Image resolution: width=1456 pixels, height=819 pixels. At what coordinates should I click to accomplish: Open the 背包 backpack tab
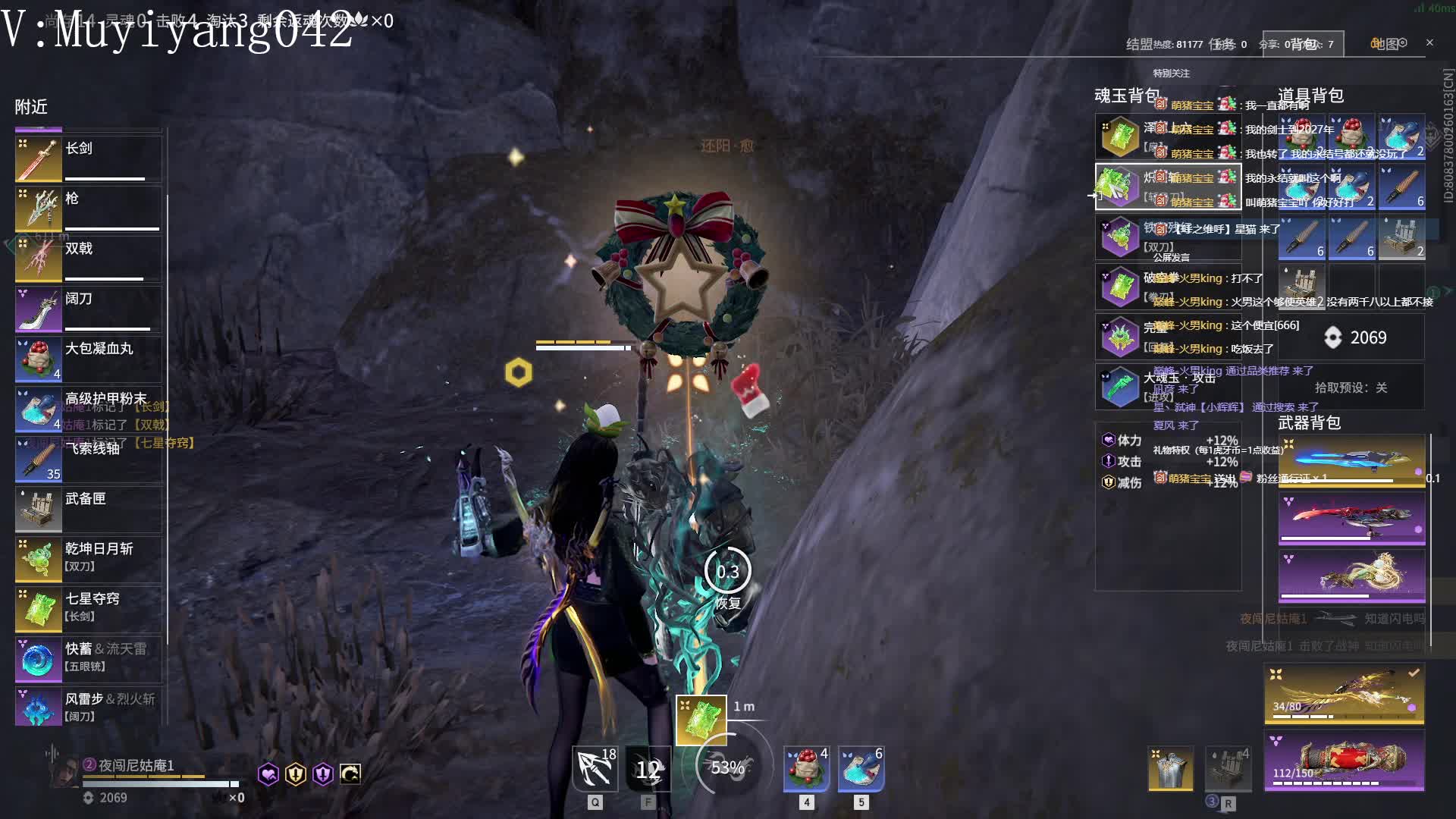[1303, 44]
